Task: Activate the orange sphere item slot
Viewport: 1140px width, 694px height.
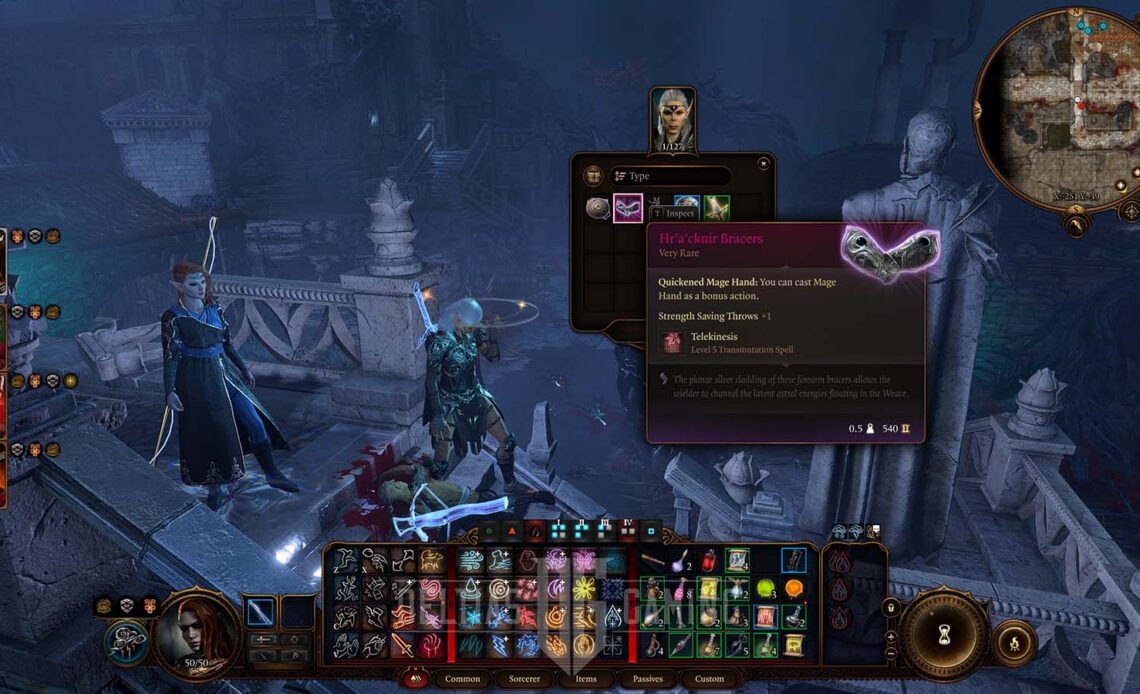Action: [x=794, y=588]
